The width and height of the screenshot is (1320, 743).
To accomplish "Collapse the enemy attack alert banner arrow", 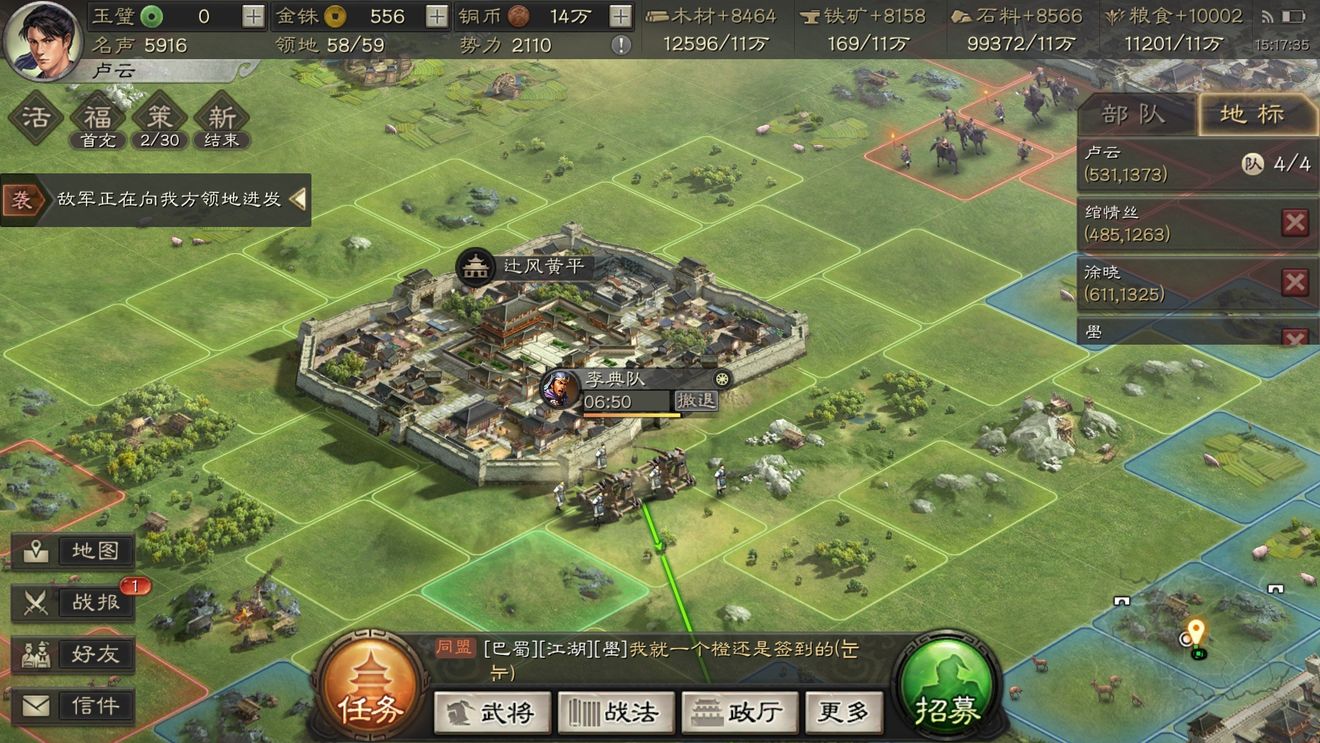I will (297, 199).
